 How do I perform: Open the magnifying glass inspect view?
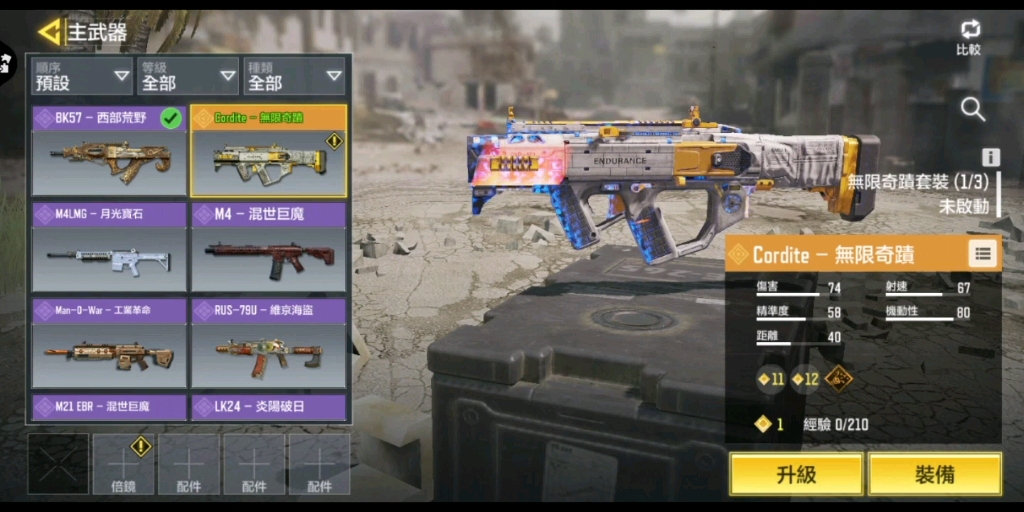pos(972,109)
